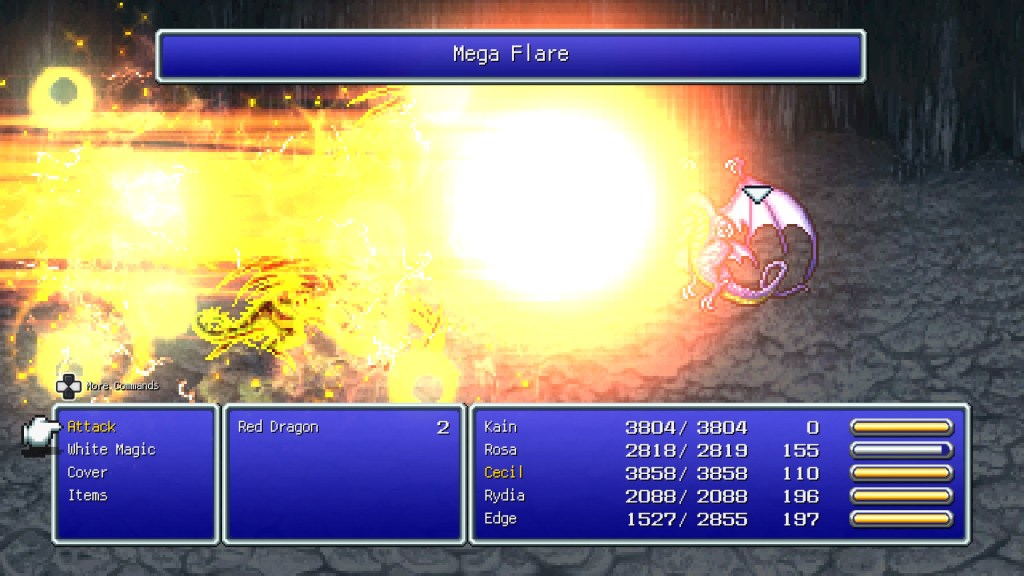1024x576 pixels.
Task: Select Edge's party row
Action: tap(501, 519)
